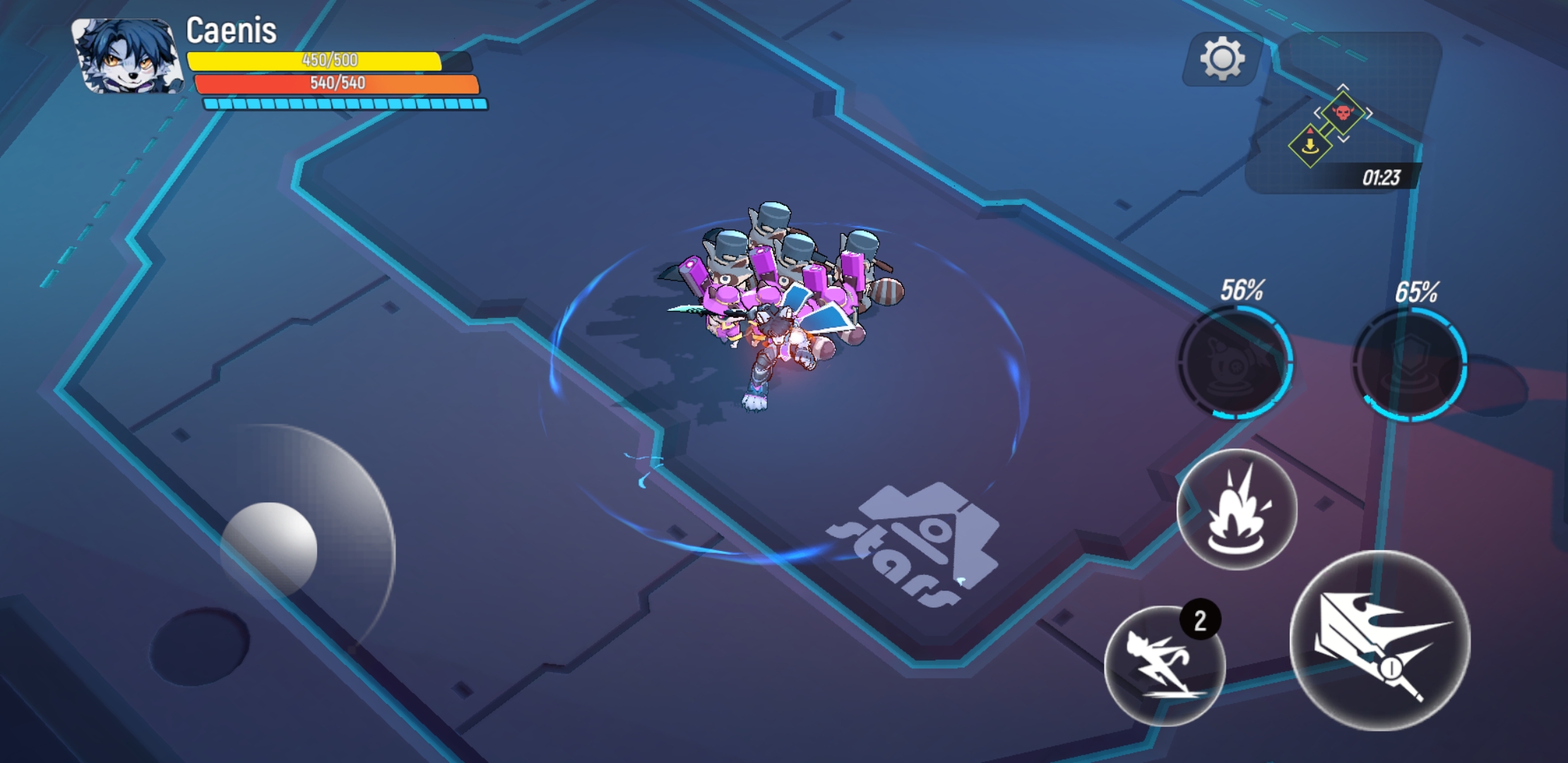Tap the yellow drop-point marker on minimap
Screen dimensions: 1568x763
(1310, 146)
